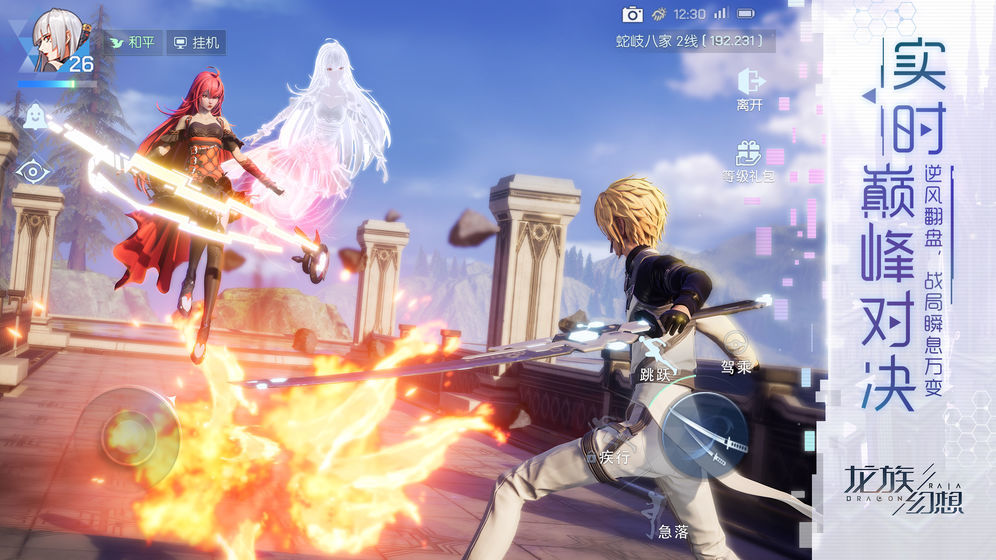This screenshot has height=560, width=996.
Task: Use the 疾行 sprint skill
Action: tap(611, 454)
